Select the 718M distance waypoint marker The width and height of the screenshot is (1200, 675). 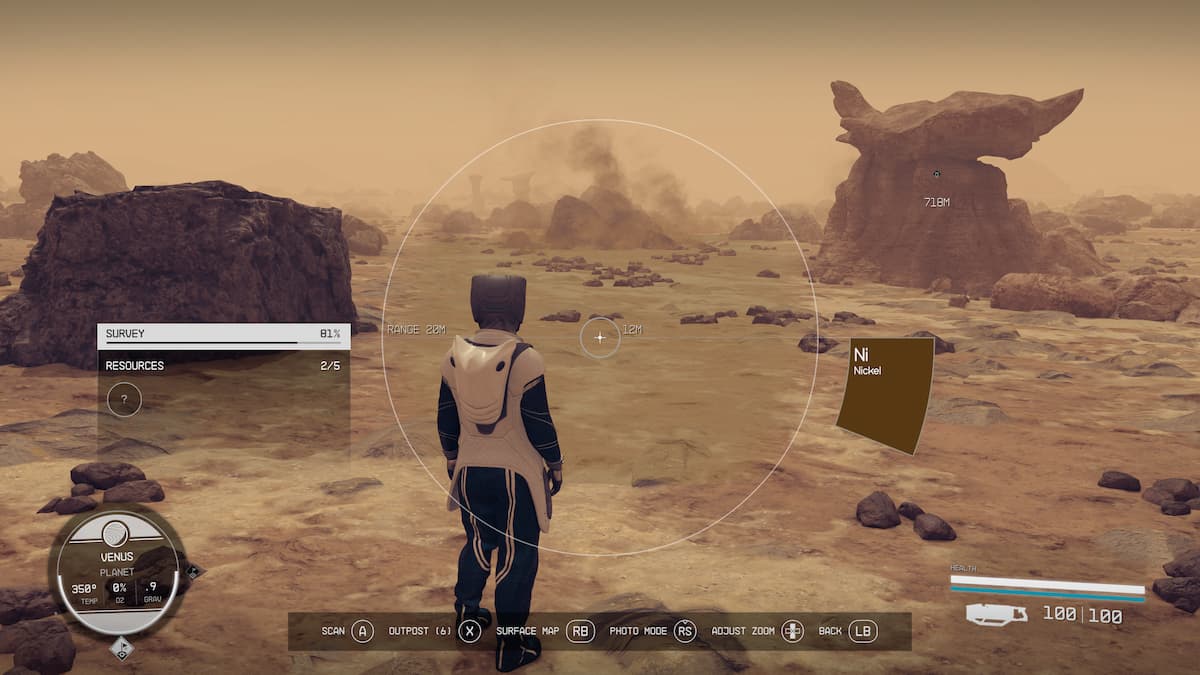pyautogui.click(x=936, y=175)
